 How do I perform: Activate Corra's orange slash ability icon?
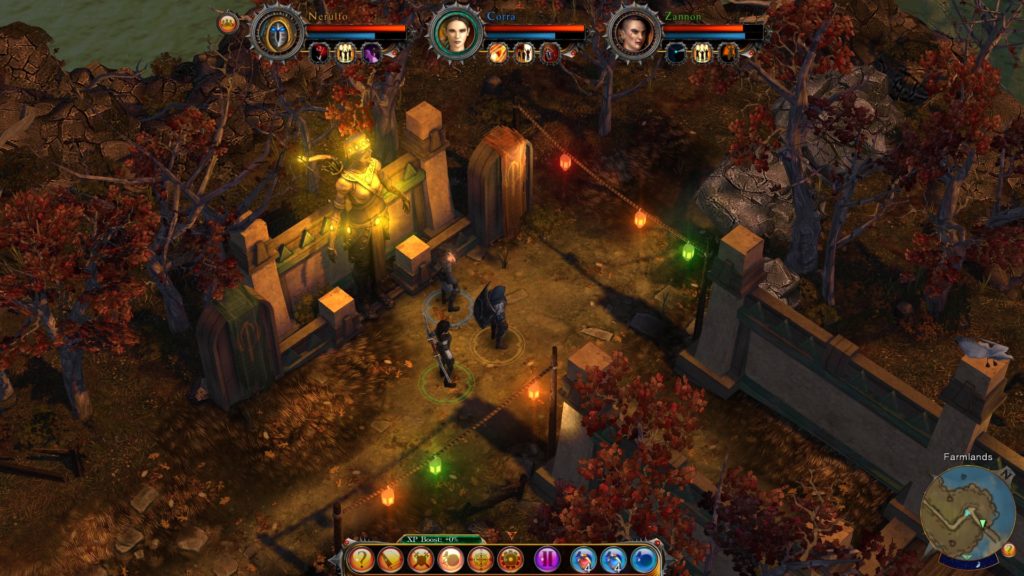(x=497, y=53)
